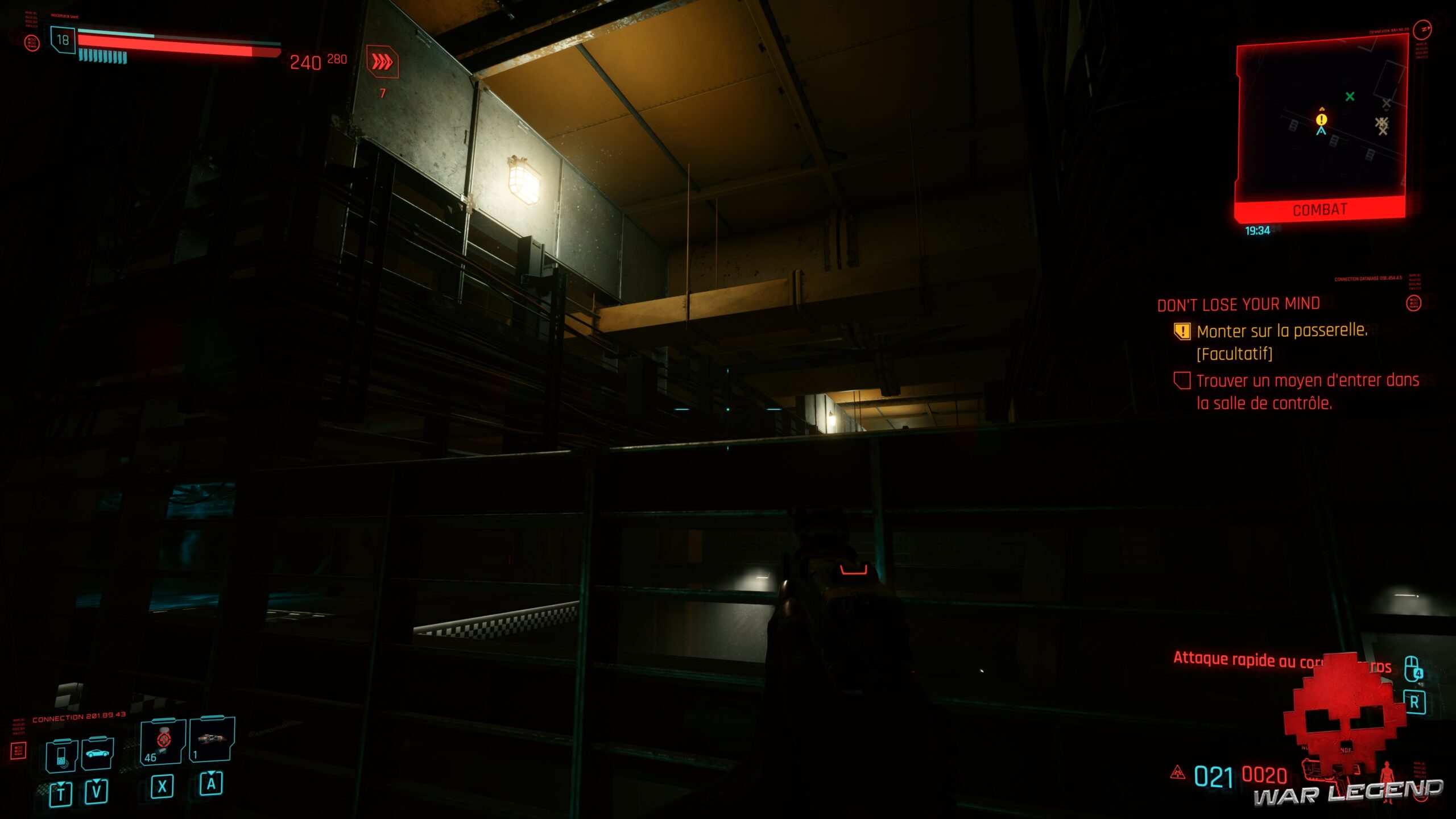The width and height of the screenshot is (1456, 819).
Task: Select the phone icon in the gadget bar
Action: point(60,755)
